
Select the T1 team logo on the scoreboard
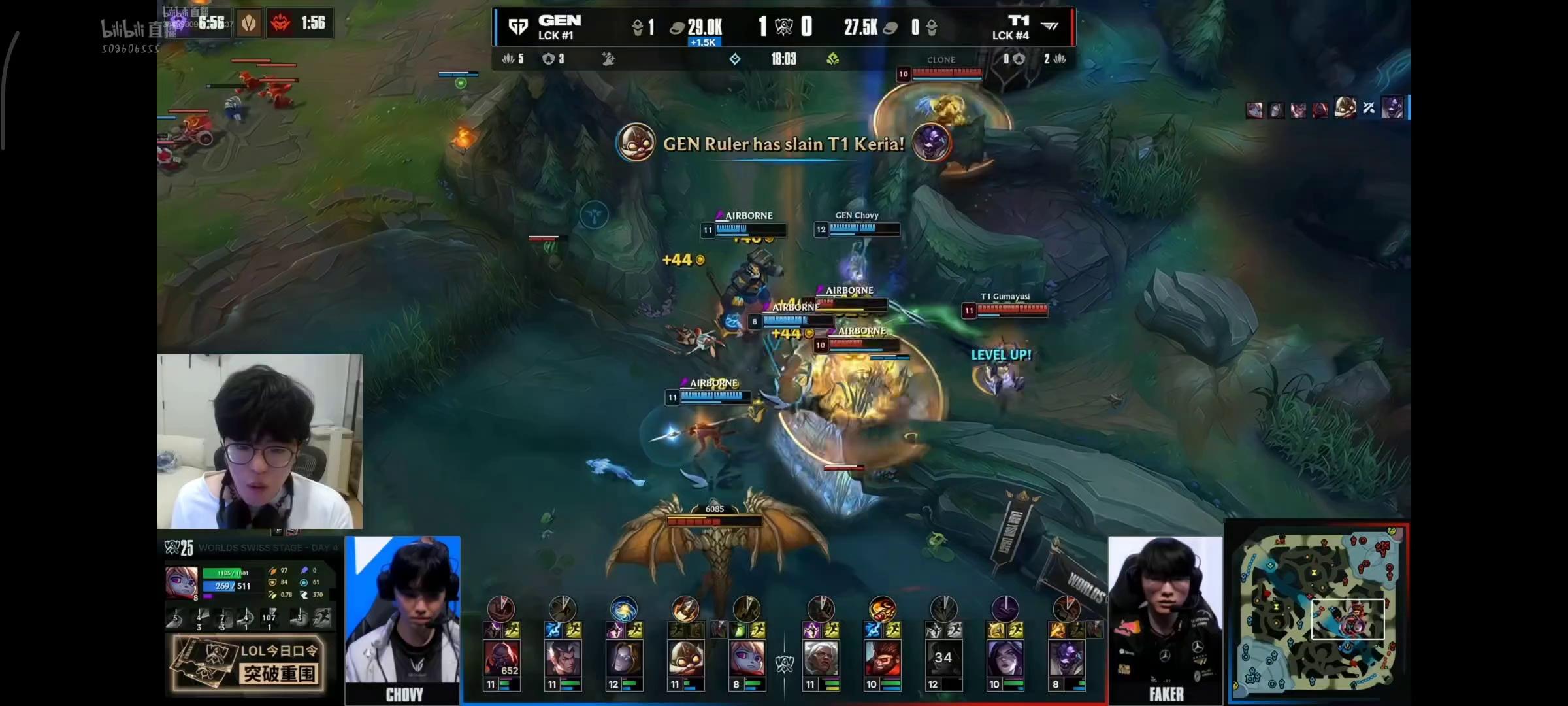pyautogui.click(x=1050, y=26)
